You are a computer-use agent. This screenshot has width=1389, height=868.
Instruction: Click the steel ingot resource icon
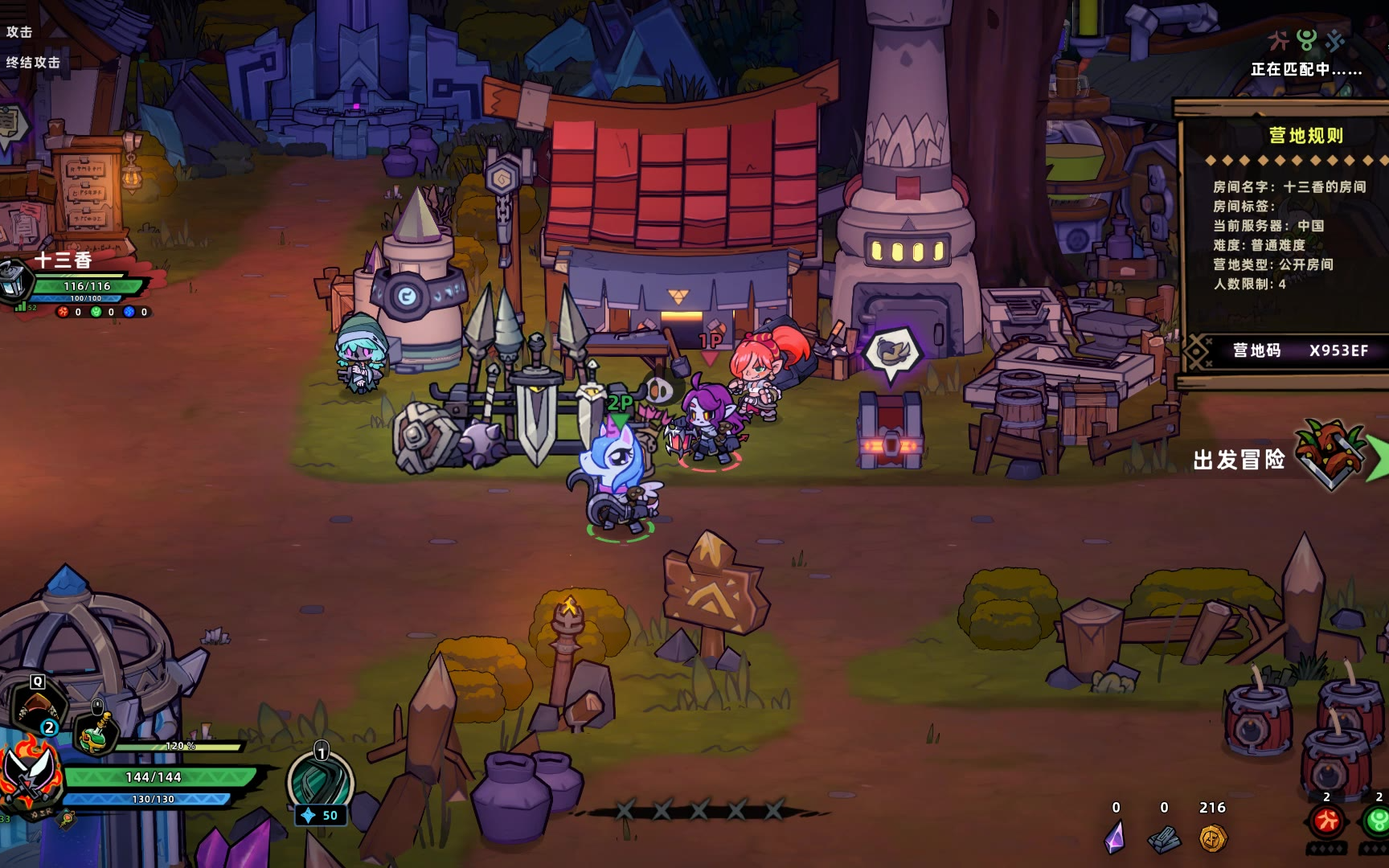click(x=1164, y=839)
